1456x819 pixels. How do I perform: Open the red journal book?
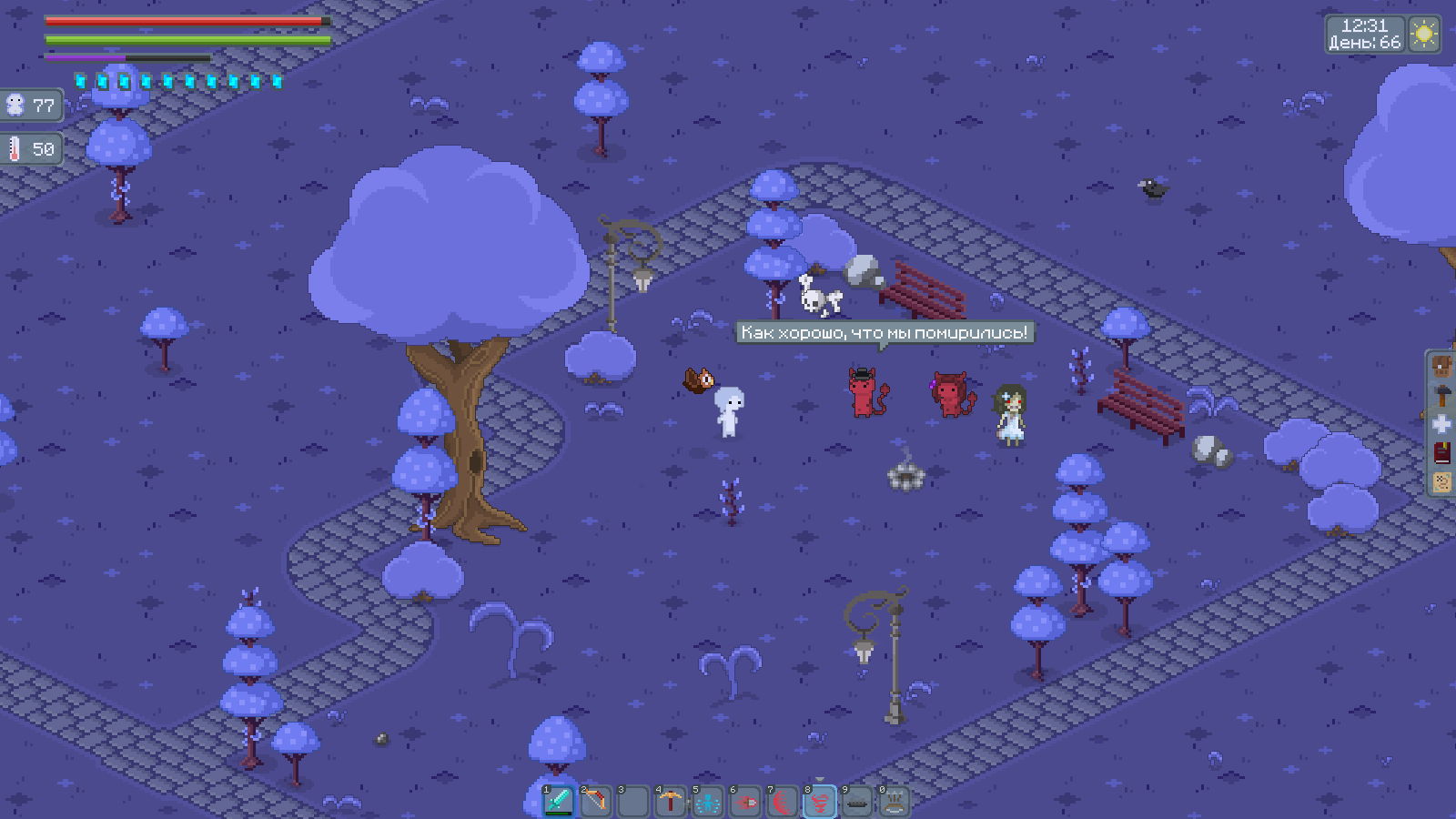click(1442, 453)
